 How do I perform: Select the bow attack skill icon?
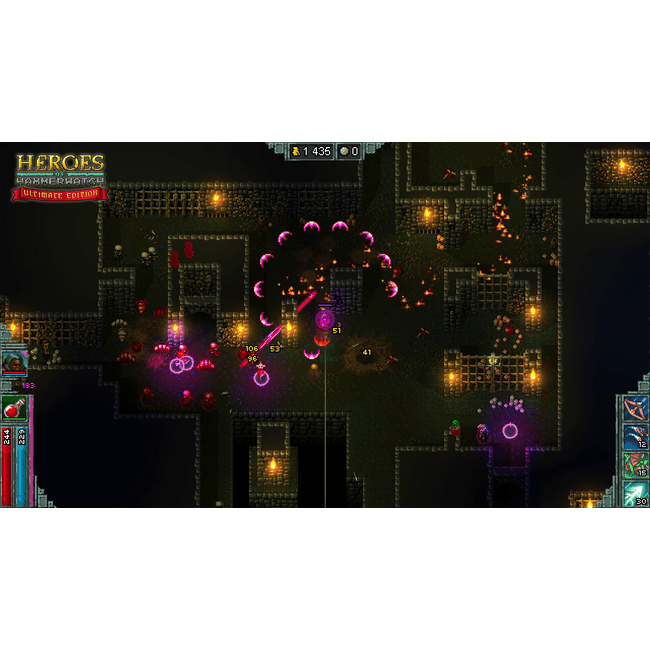click(635, 408)
